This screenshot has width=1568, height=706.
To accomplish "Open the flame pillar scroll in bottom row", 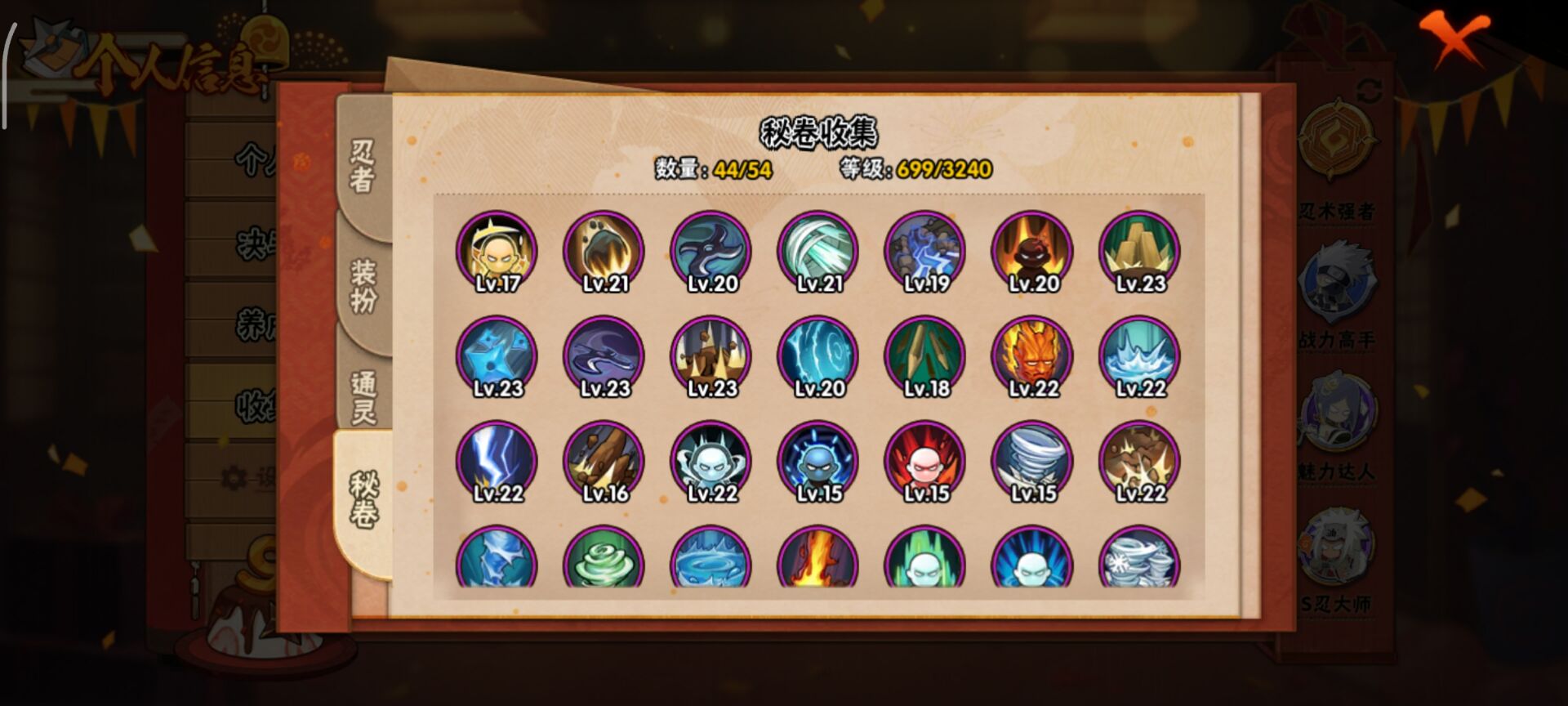I will coord(817,564).
